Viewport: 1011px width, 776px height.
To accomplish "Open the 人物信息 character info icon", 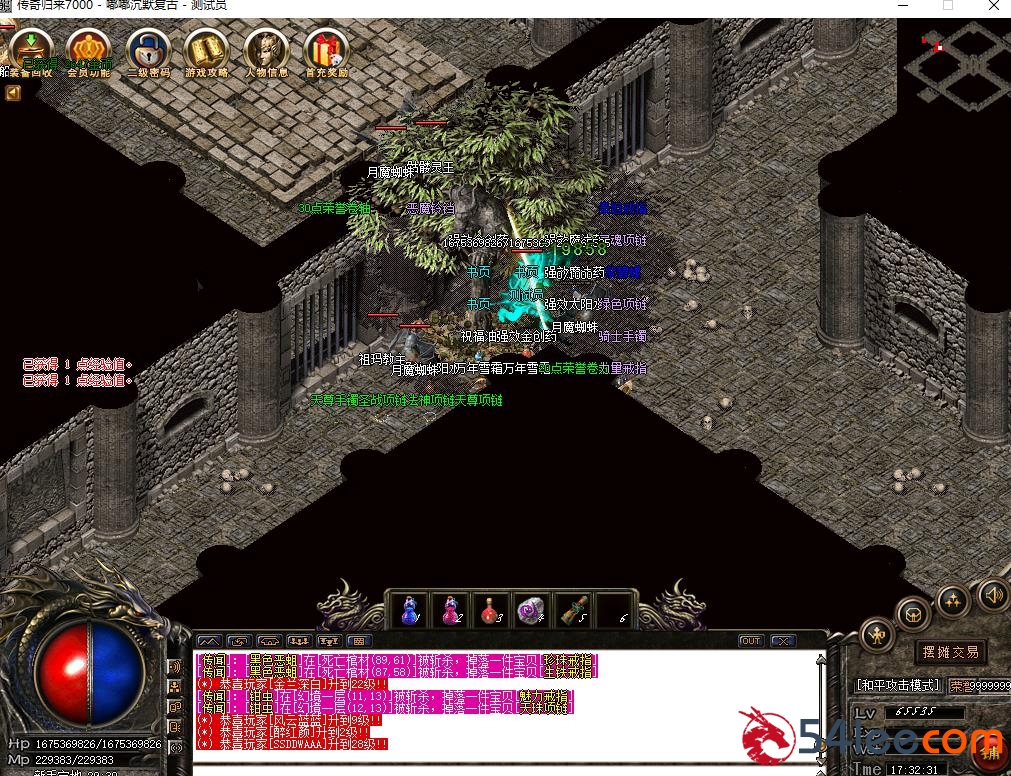I will tap(266, 50).
